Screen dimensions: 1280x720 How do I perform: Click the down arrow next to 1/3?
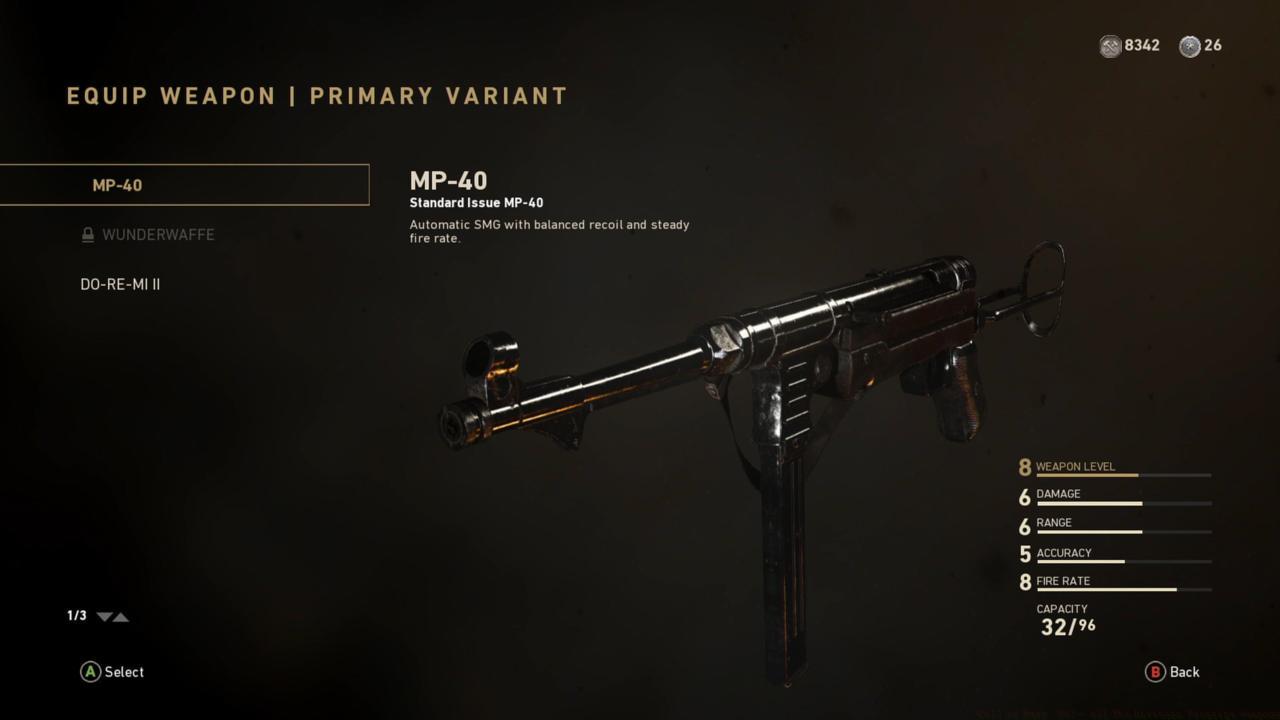(103, 617)
